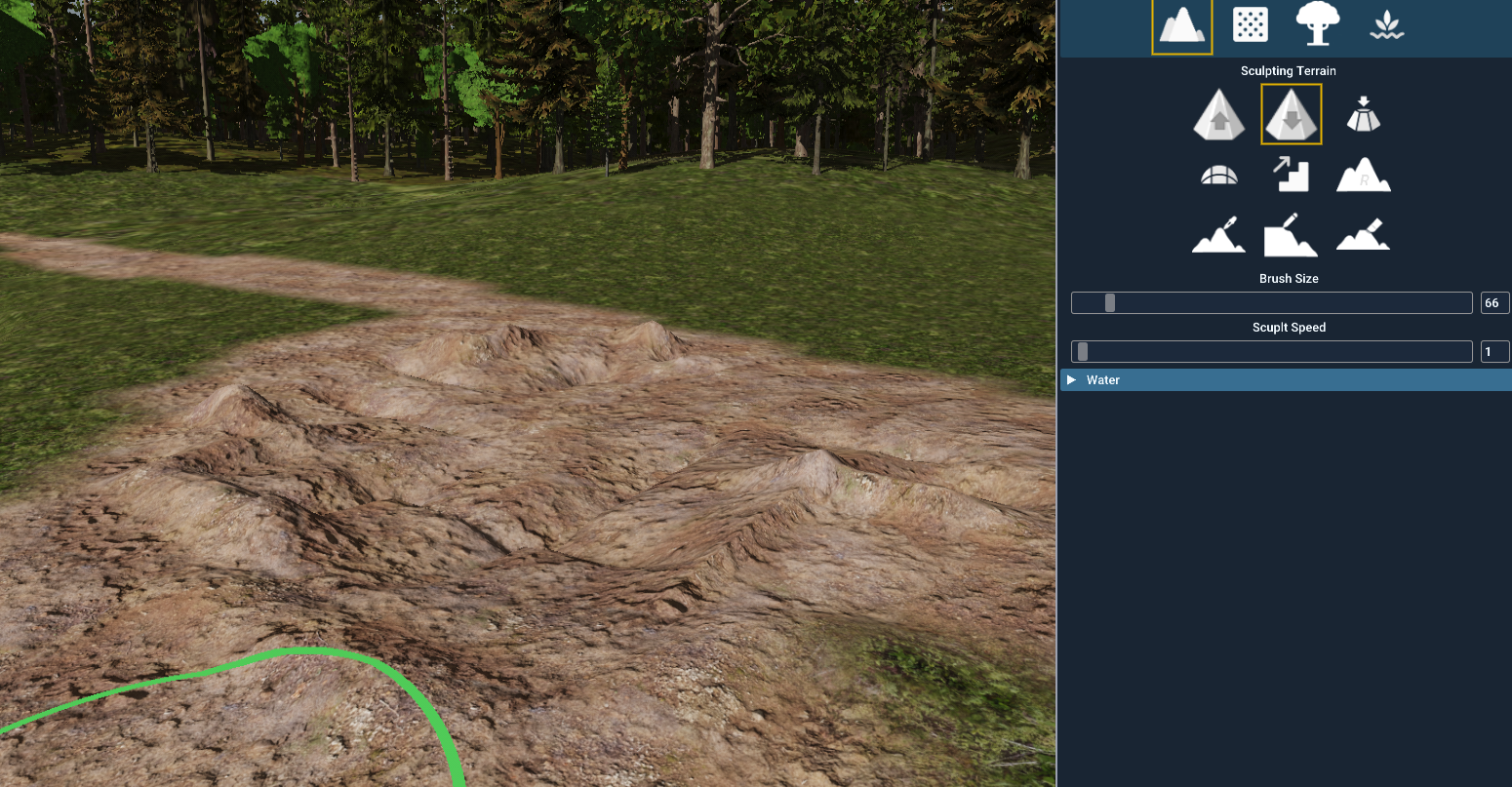Select the Raise Terrain sculpting tool
Viewport: 1512px width, 787px height.
(1218, 113)
